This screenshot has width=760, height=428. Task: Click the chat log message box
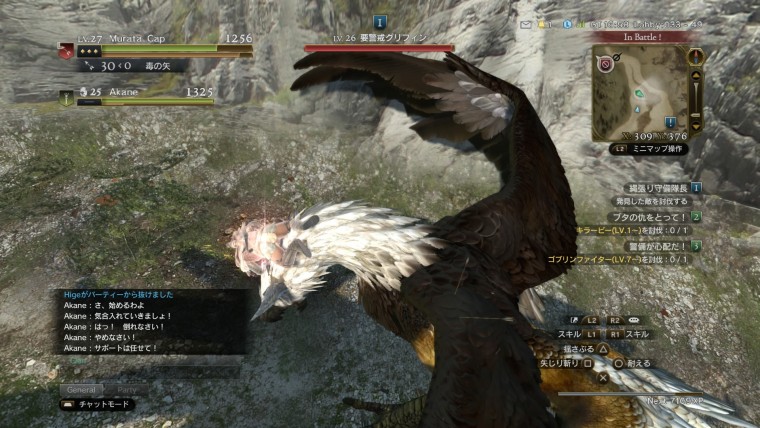click(x=150, y=322)
